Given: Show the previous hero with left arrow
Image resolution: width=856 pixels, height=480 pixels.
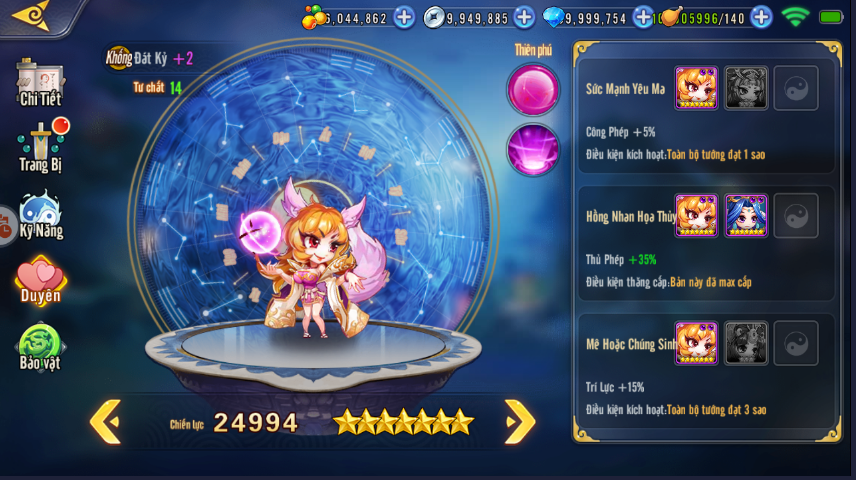Looking at the screenshot, I should (105, 421).
